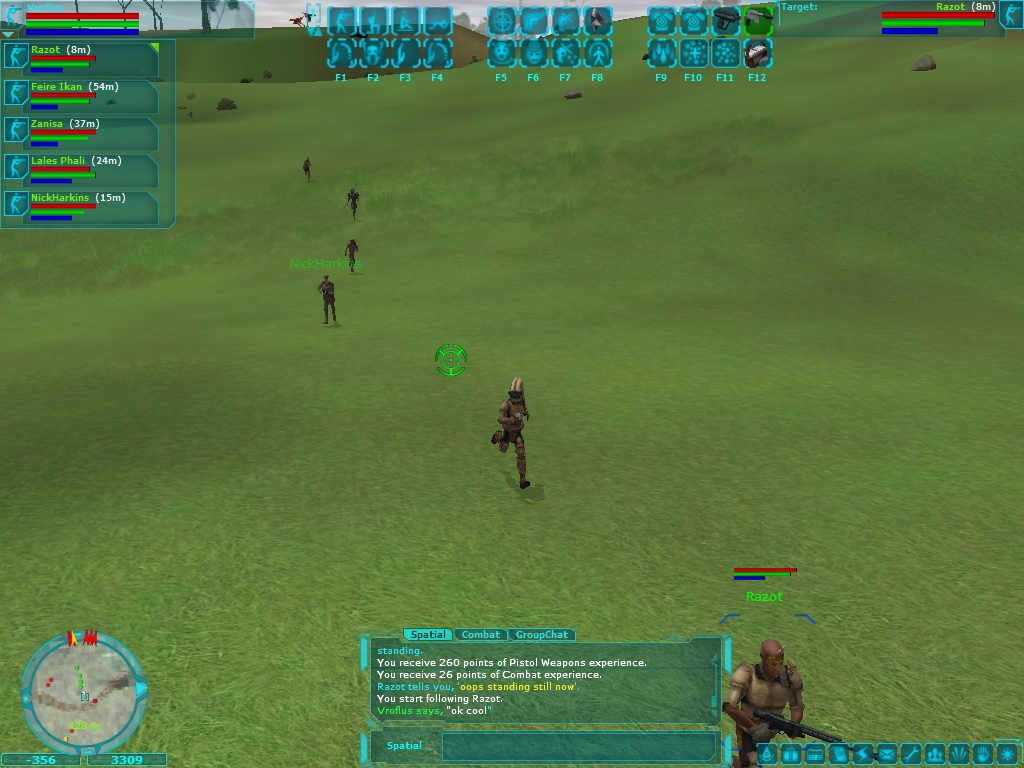Viewport: 1024px width, 768px height.
Task: Open the mail envelope button
Action: point(886,754)
